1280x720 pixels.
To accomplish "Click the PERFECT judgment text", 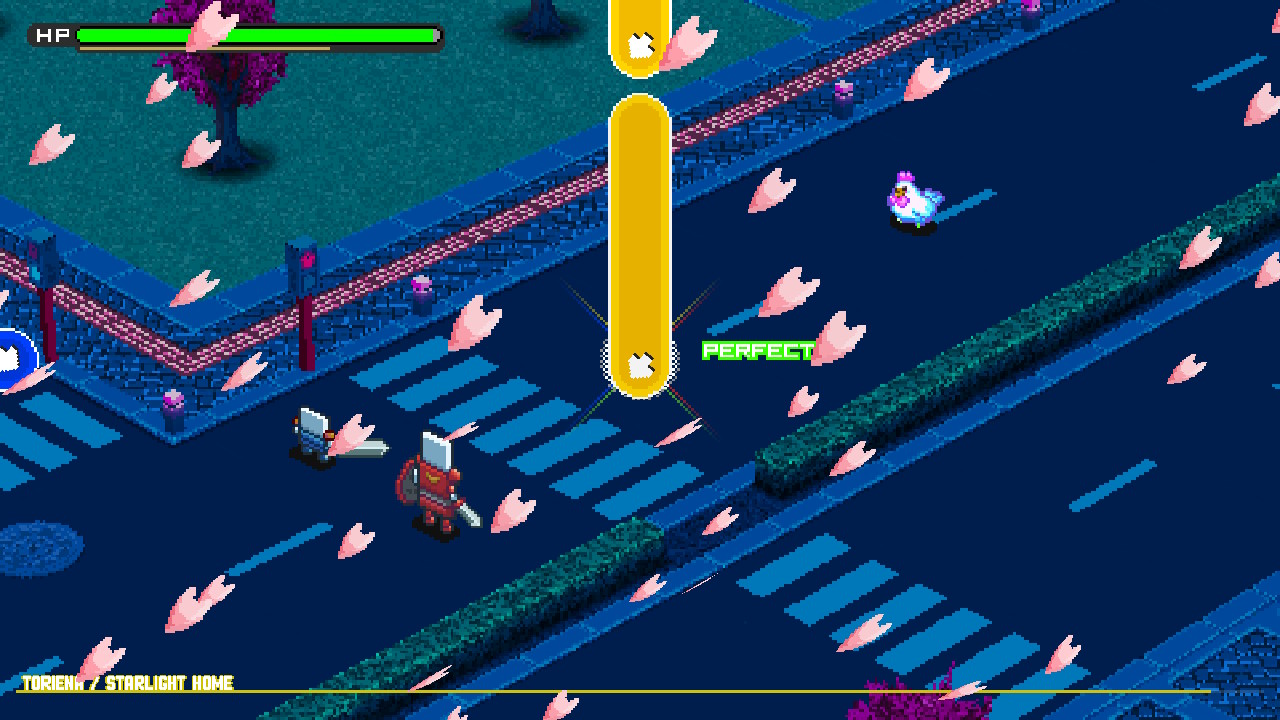I will [x=757, y=351].
